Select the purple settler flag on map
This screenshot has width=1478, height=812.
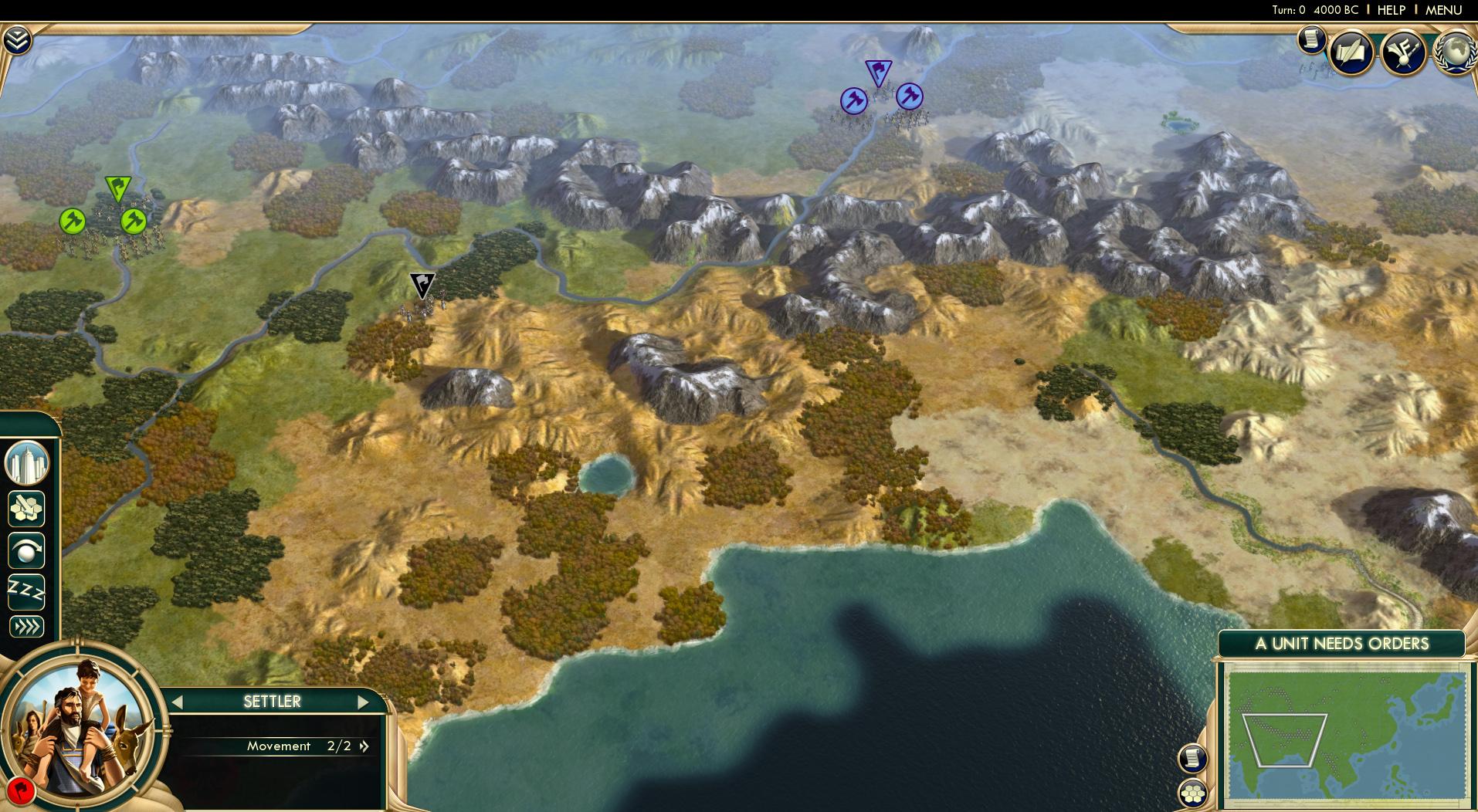(878, 71)
